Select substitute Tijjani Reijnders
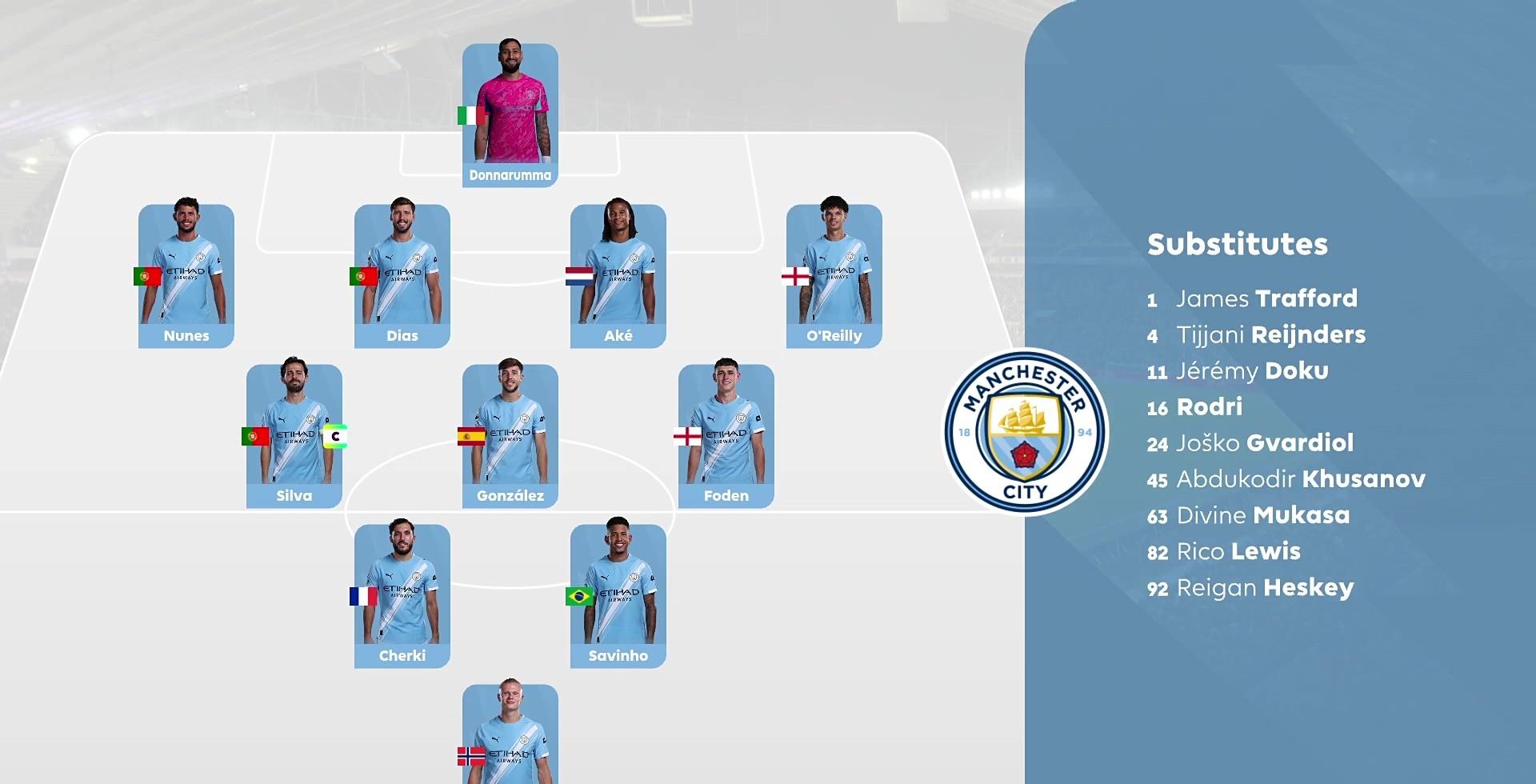 (1270, 334)
